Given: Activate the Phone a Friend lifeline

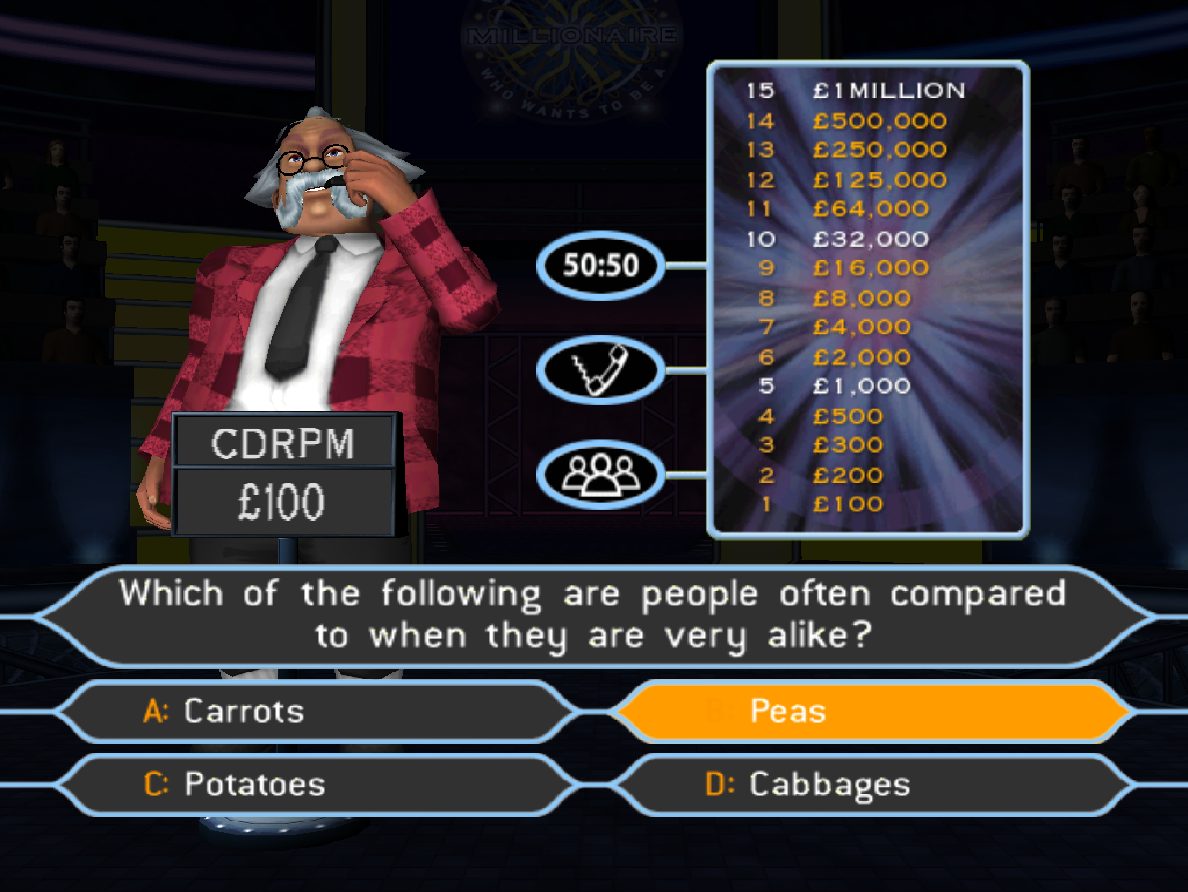Looking at the screenshot, I should pos(600,370).
